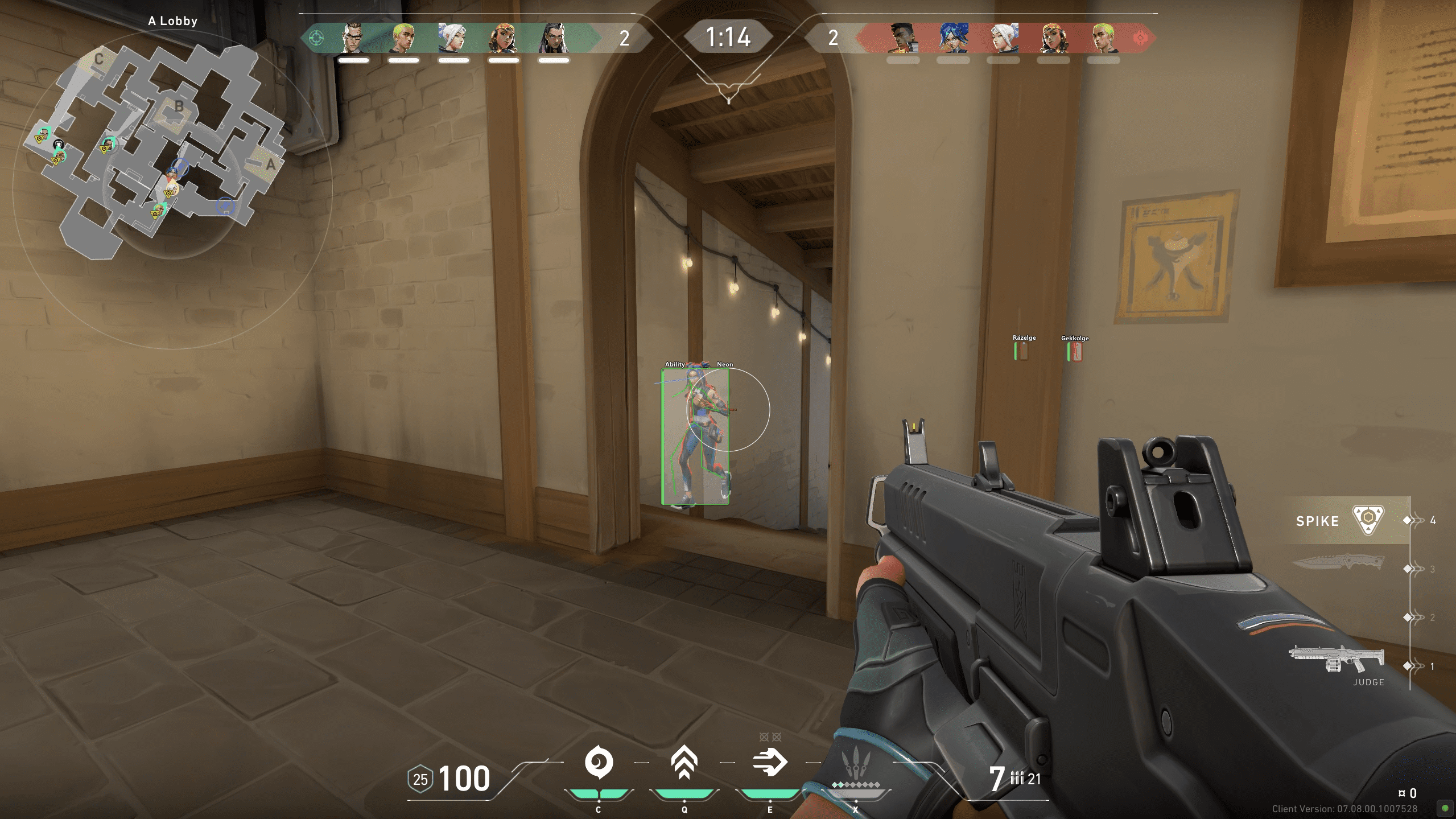Viewport: 1456px width, 819px height.
Task: Click Chamber's portrait on the green team
Action: (x=353, y=38)
